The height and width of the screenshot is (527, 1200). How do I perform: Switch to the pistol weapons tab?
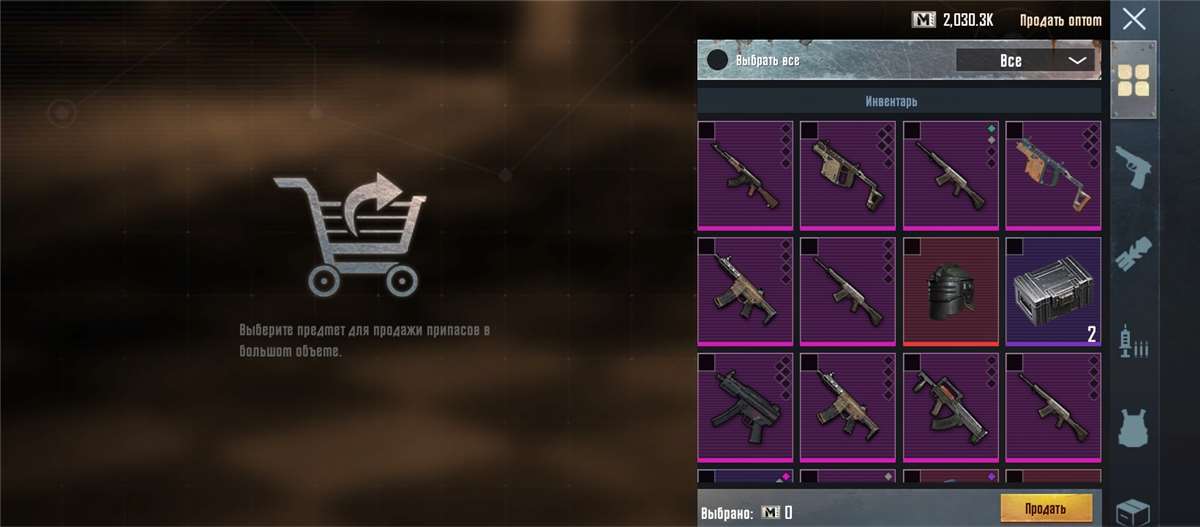point(1133,167)
